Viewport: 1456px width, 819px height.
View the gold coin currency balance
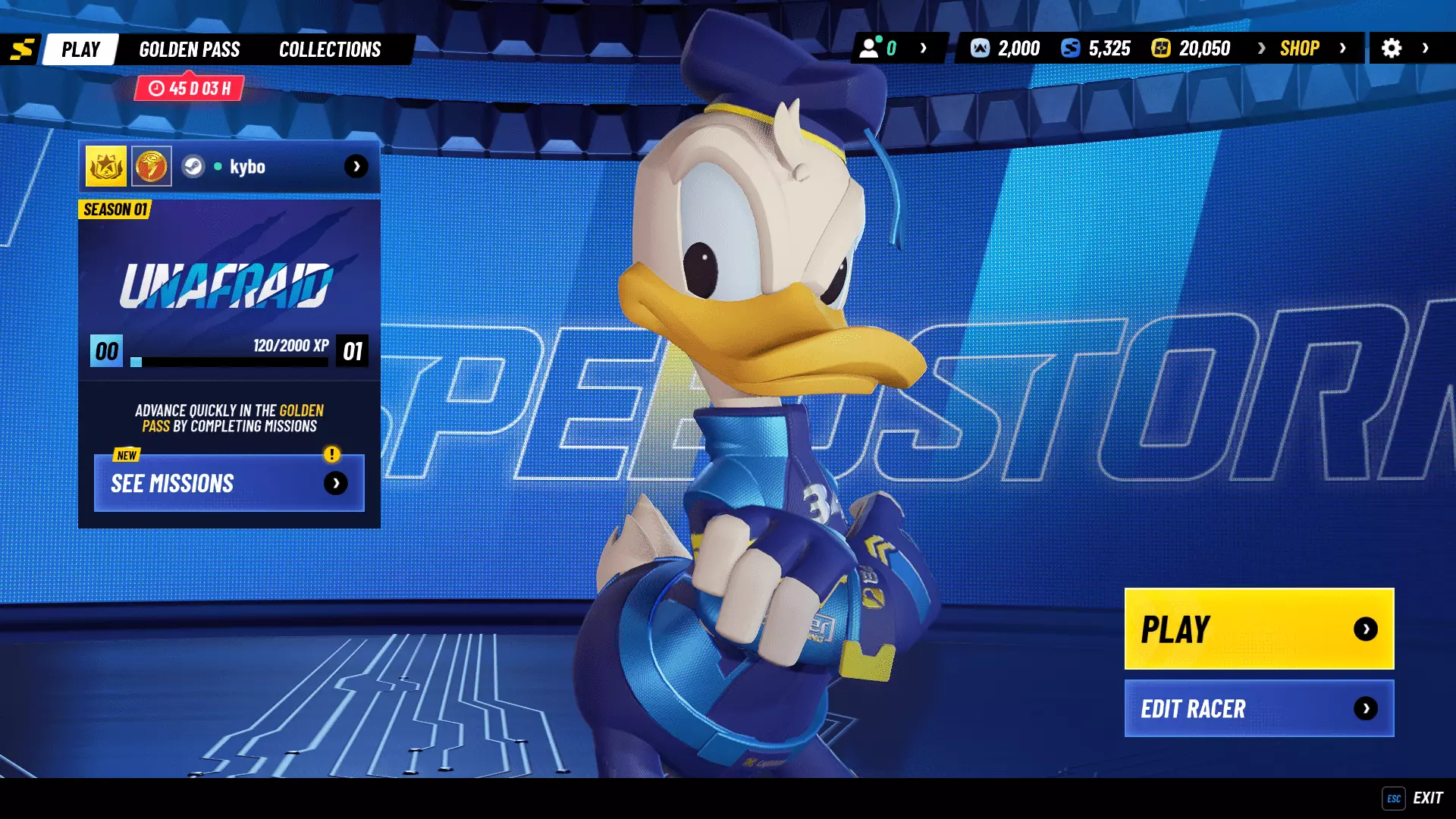tap(1191, 49)
